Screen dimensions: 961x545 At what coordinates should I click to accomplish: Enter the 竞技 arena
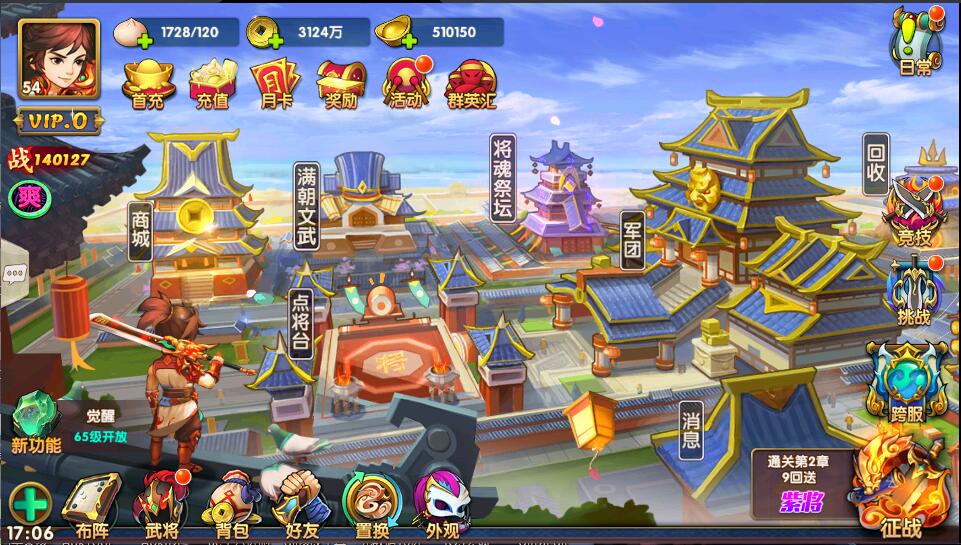(x=914, y=212)
